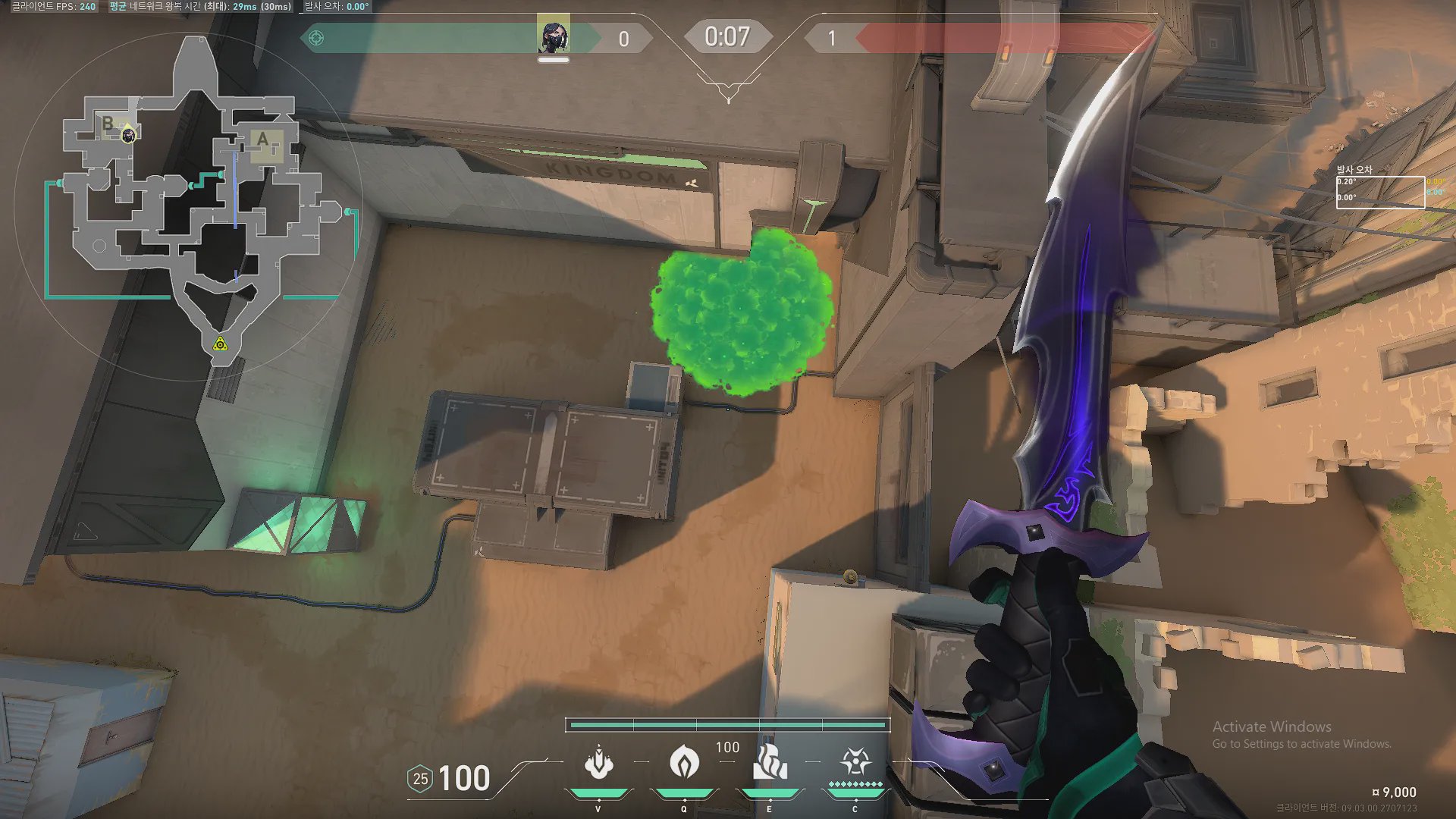
Task: Activate Viper's Snake Bite ability icon
Action: [598, 762]
